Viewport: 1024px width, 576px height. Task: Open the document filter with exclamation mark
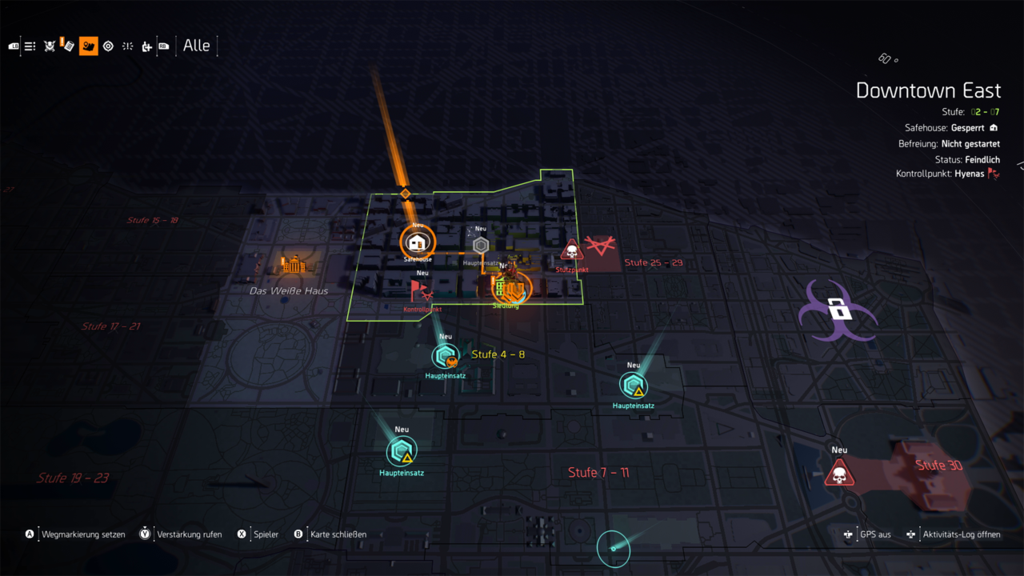tap(68, 45)
